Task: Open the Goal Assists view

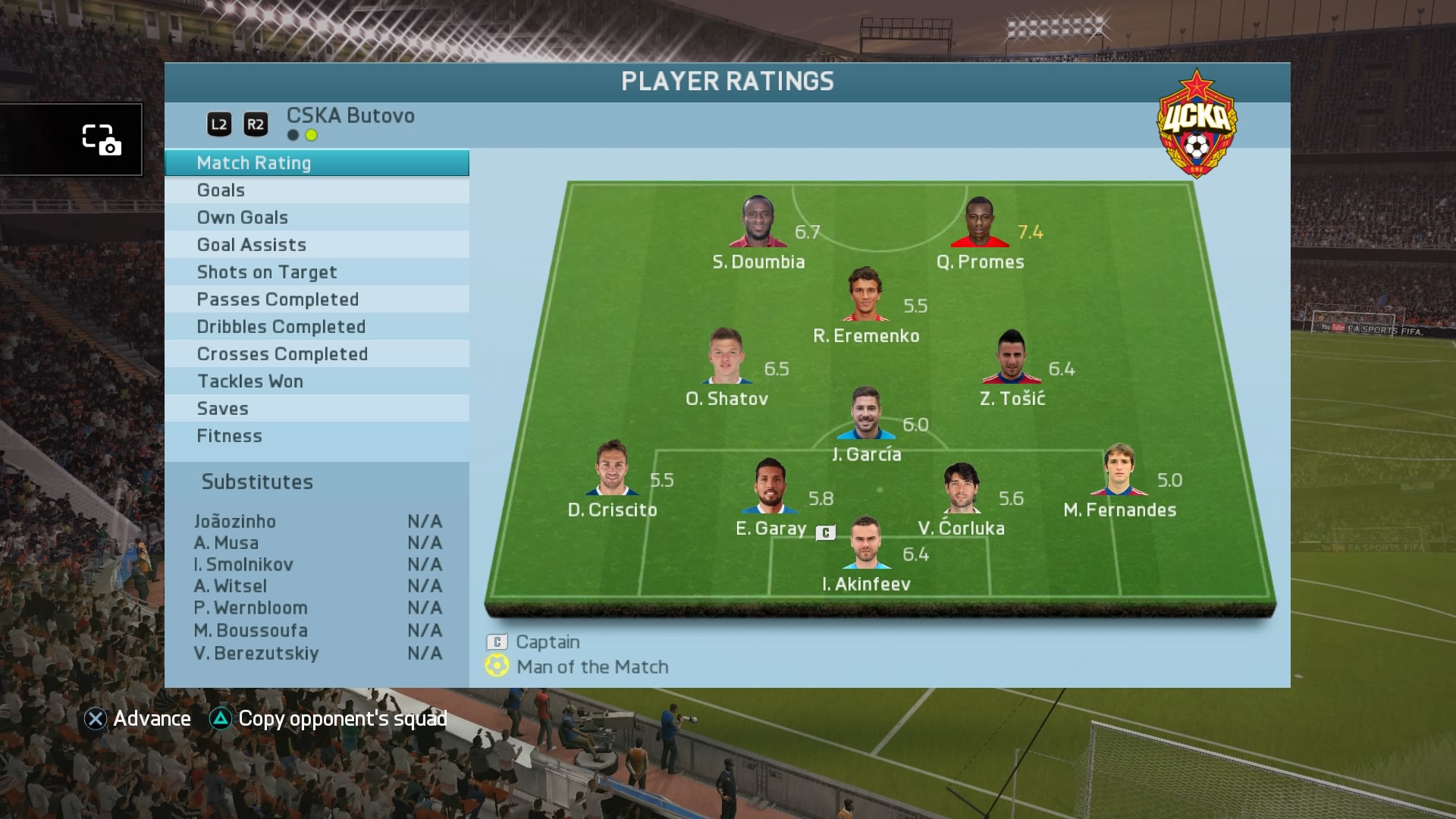Action: (x=316, y=245)
